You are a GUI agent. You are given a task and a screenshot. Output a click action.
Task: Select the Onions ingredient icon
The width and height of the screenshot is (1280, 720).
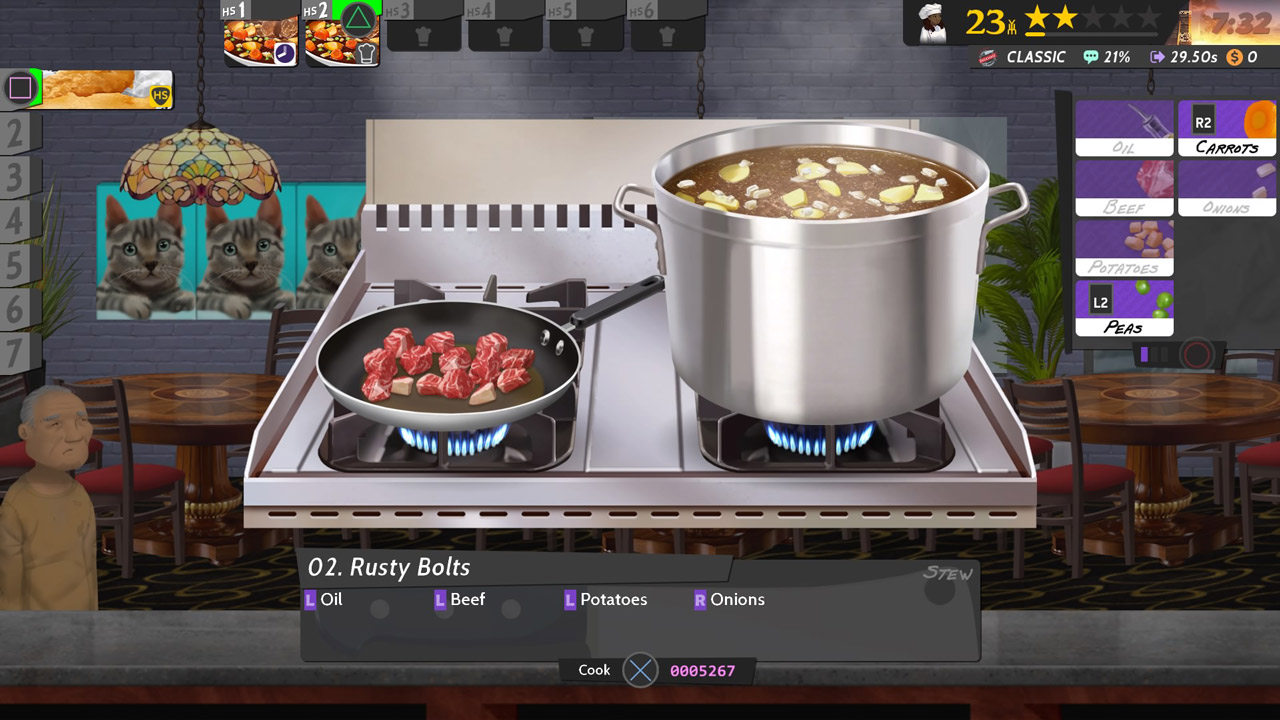click(x=1226, y=188)
